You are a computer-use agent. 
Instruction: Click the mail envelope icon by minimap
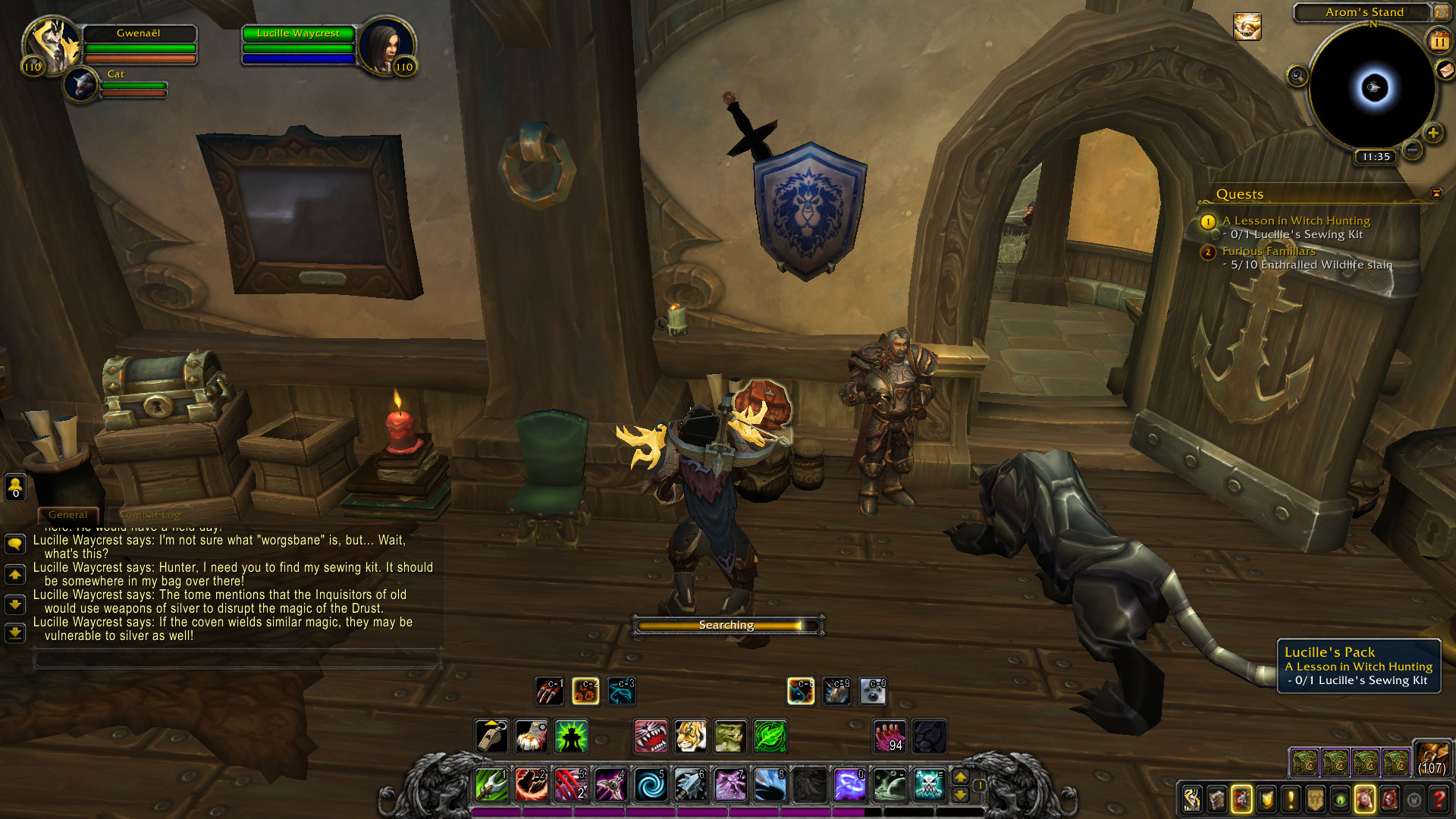[1445, 70]
